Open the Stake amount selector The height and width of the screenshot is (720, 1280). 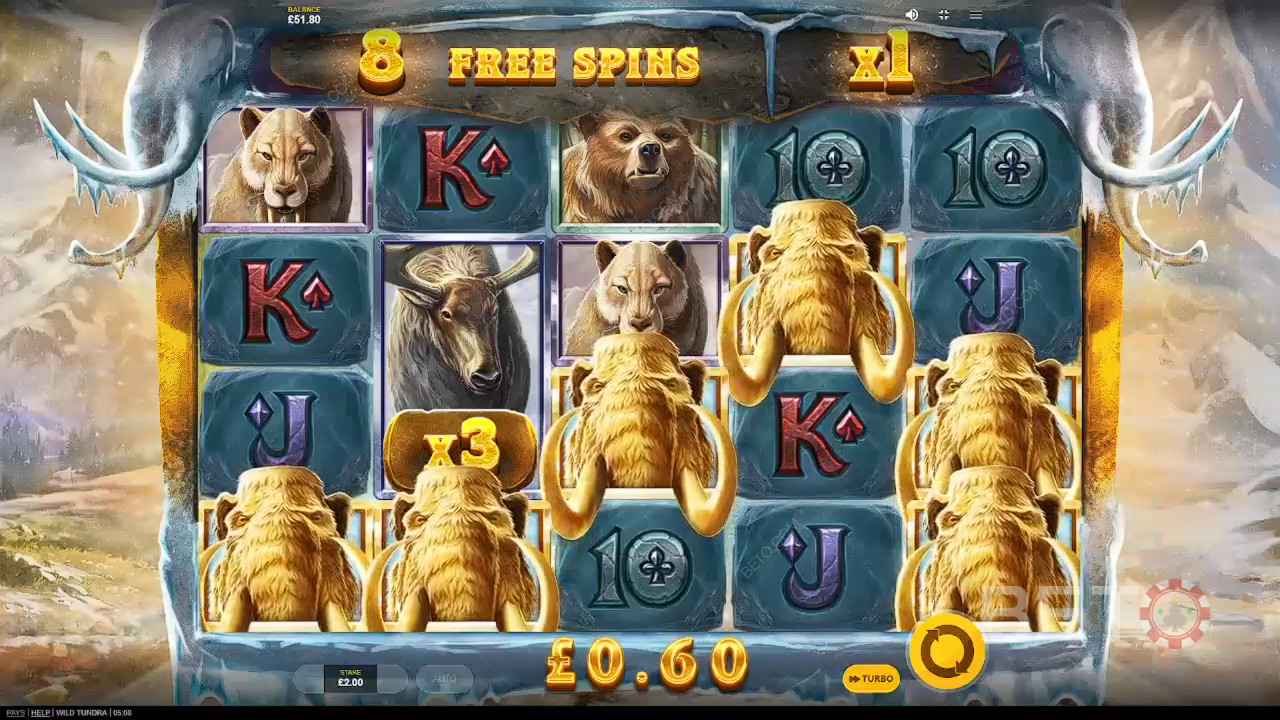(350, 679)
